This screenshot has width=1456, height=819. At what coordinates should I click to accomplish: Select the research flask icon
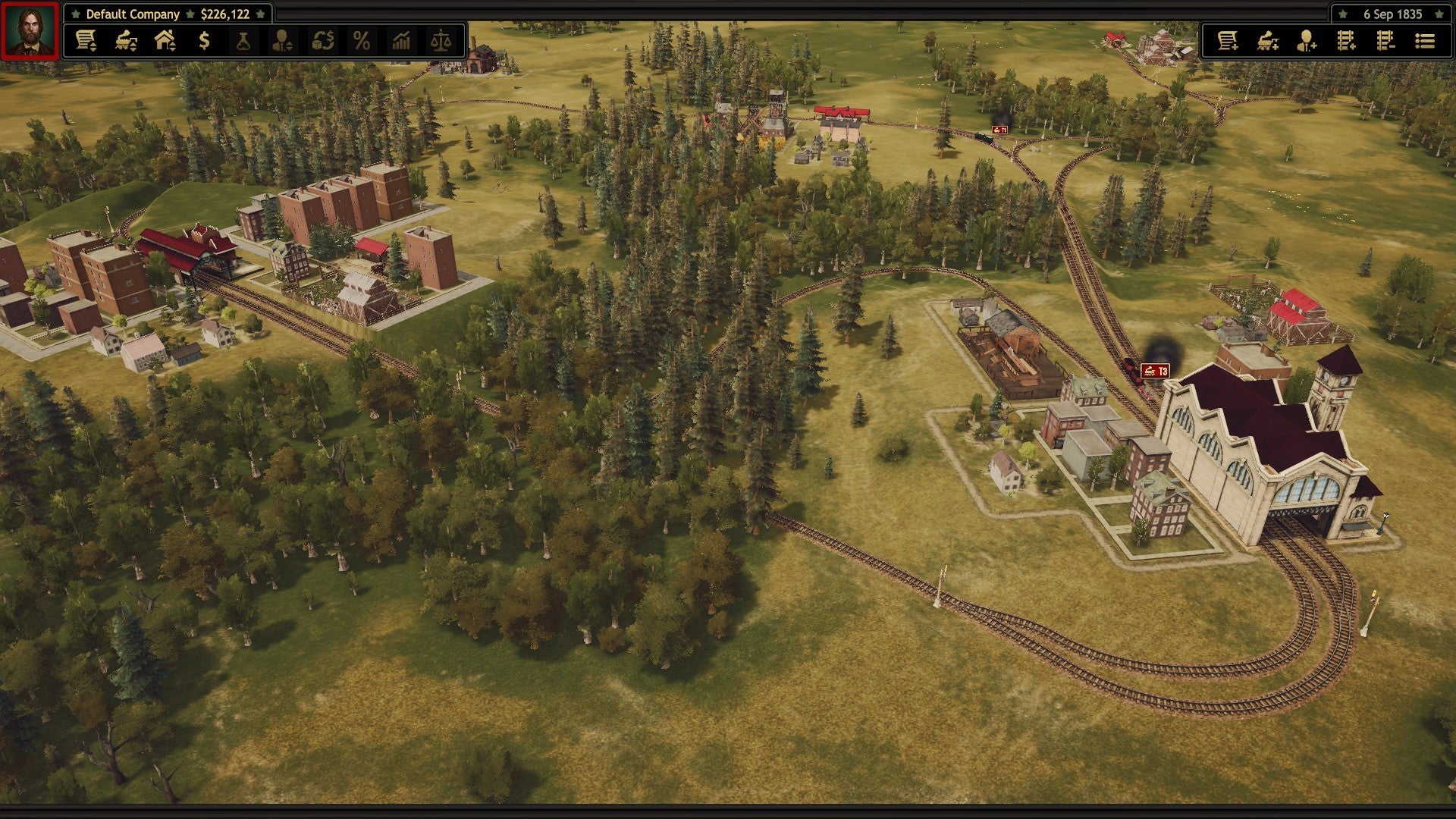click(x=244, y=42)
